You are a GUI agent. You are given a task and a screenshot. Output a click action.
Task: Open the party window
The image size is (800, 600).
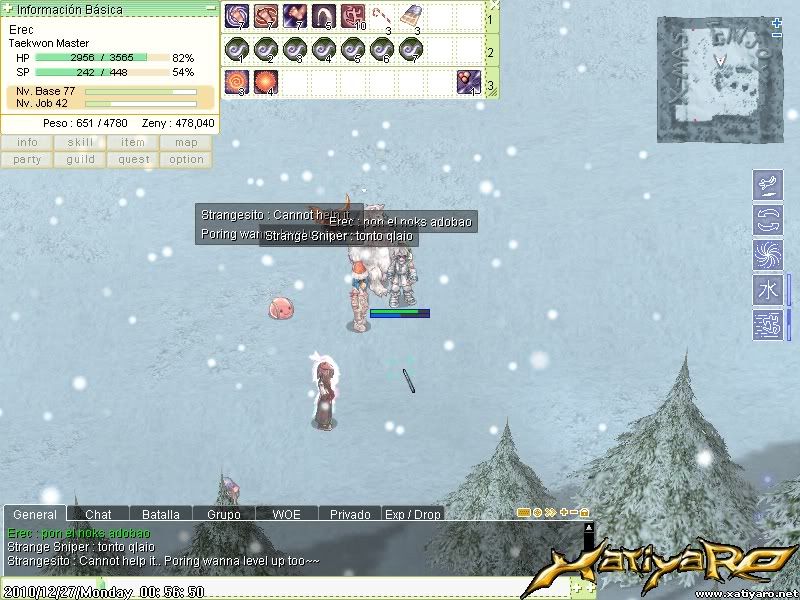(27, 159)
